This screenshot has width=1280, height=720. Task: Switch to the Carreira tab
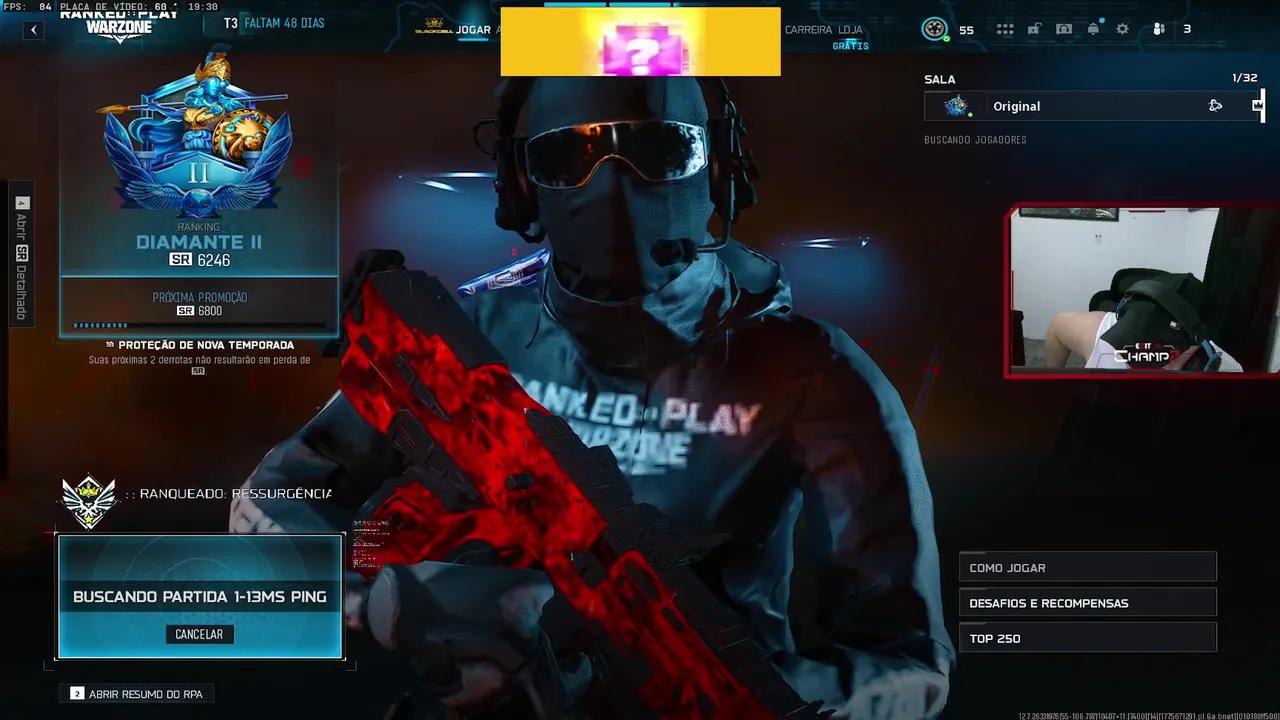click(810, 30)
